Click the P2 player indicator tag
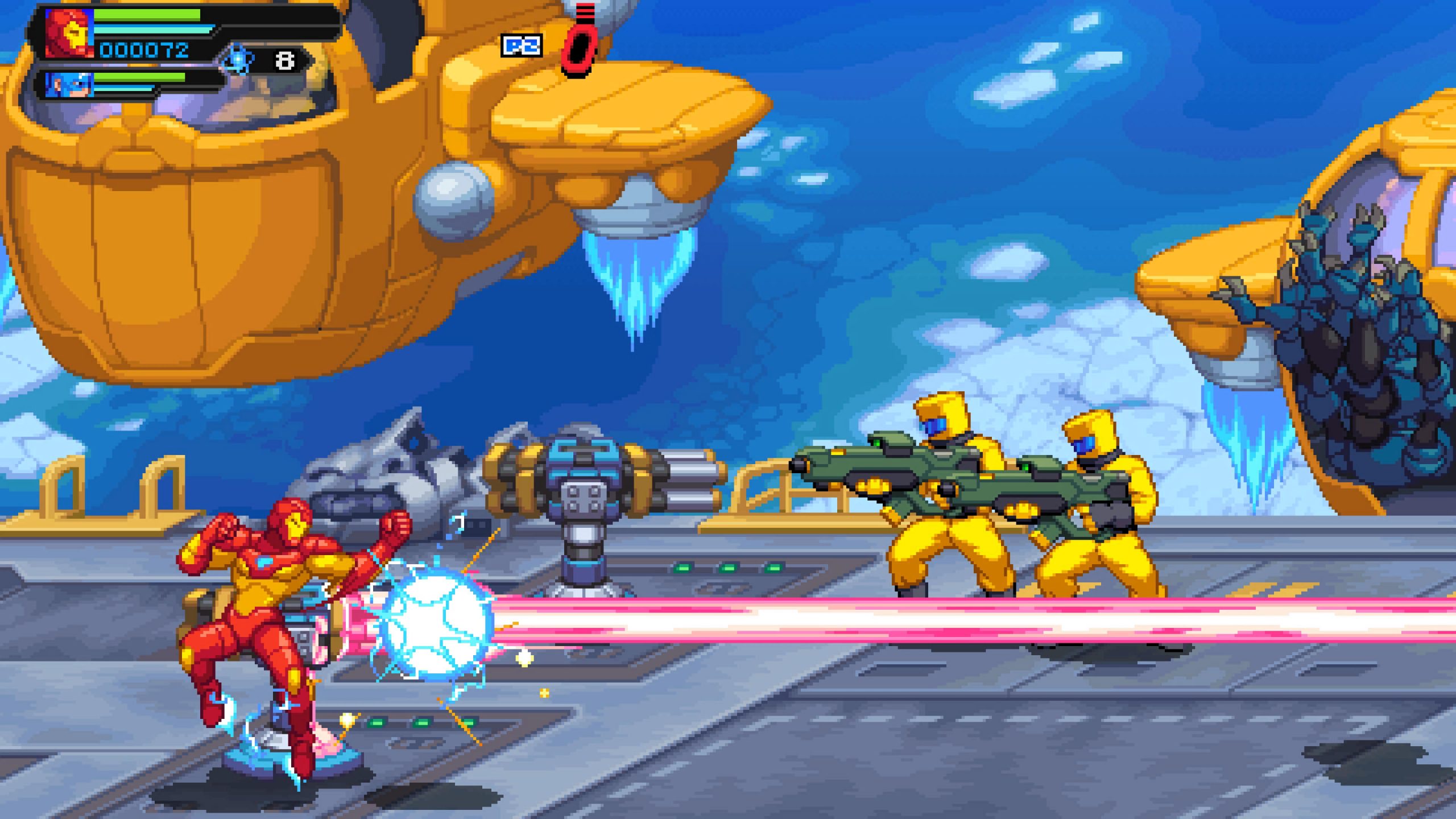This screenshot has height=819, width=1456. click(521, 45)
